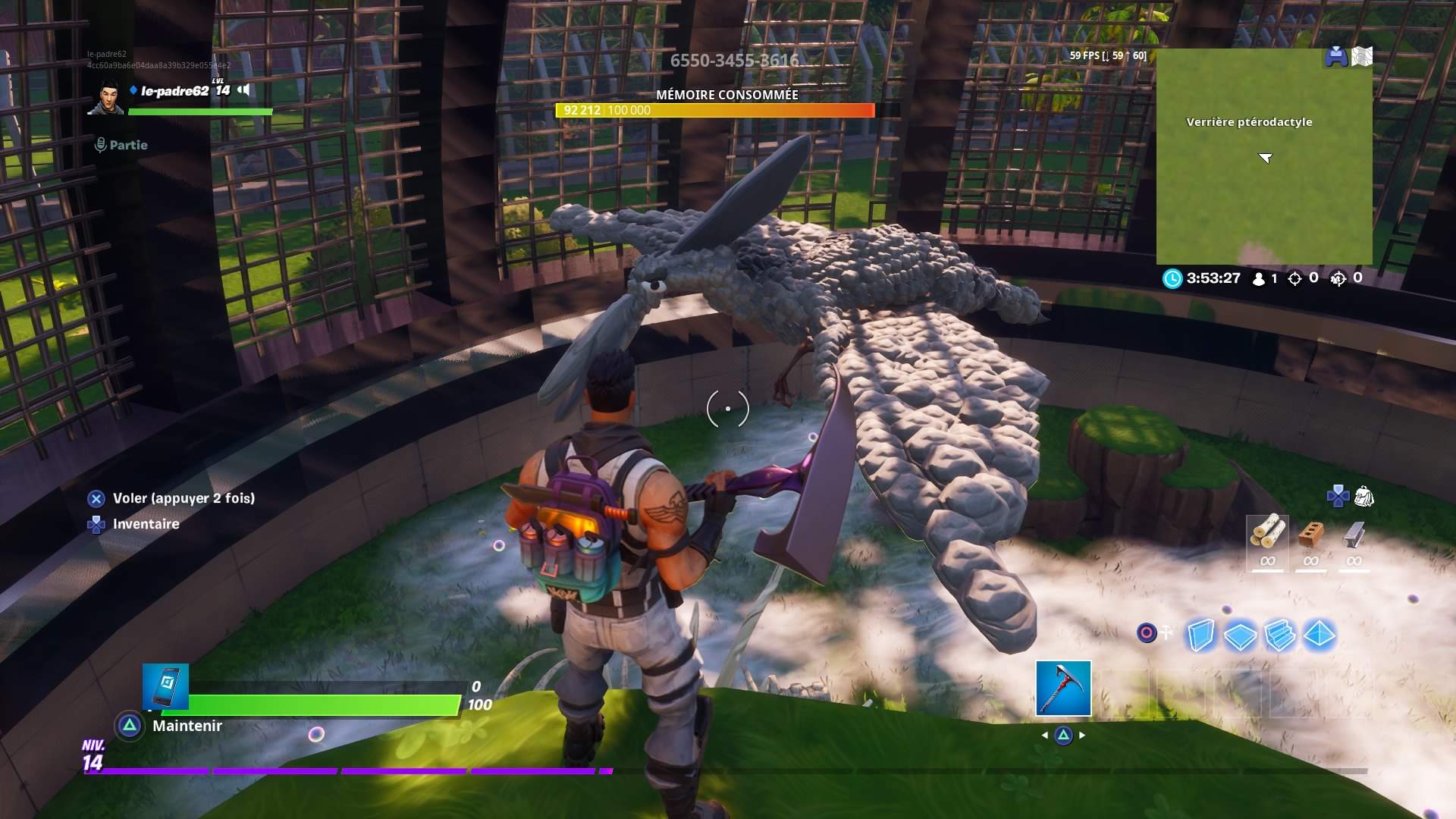Select the metal material
The image size is (1456, 819).
(x=1354, y=539)
